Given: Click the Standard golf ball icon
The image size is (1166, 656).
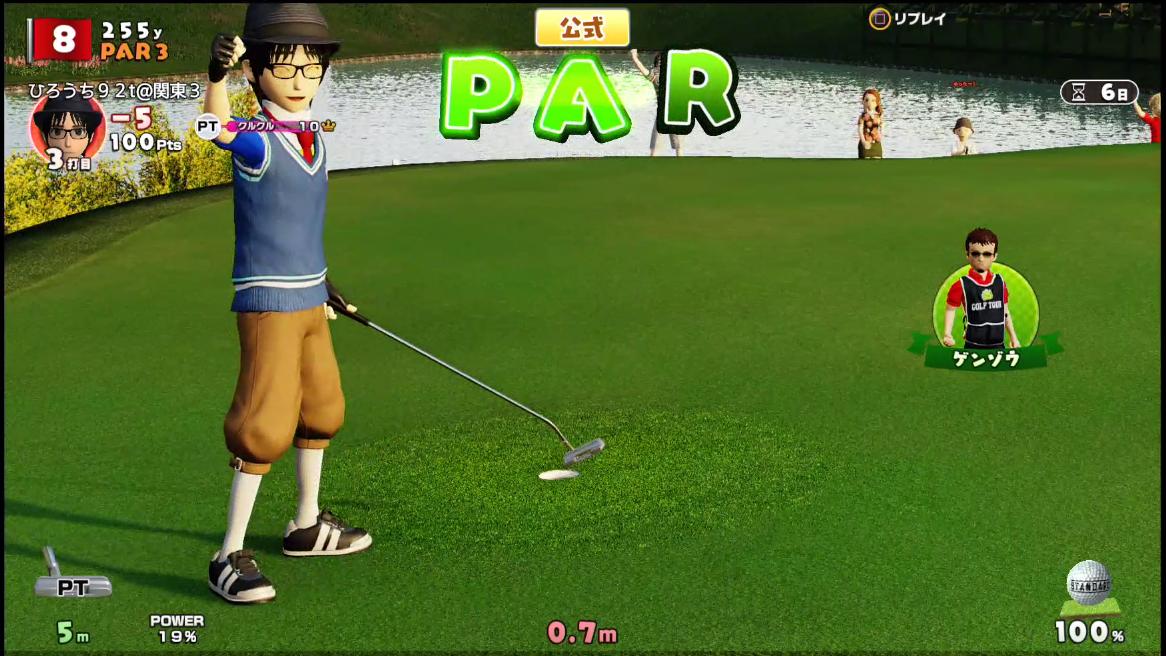Looking at the screenshot, I should 1089,583.
